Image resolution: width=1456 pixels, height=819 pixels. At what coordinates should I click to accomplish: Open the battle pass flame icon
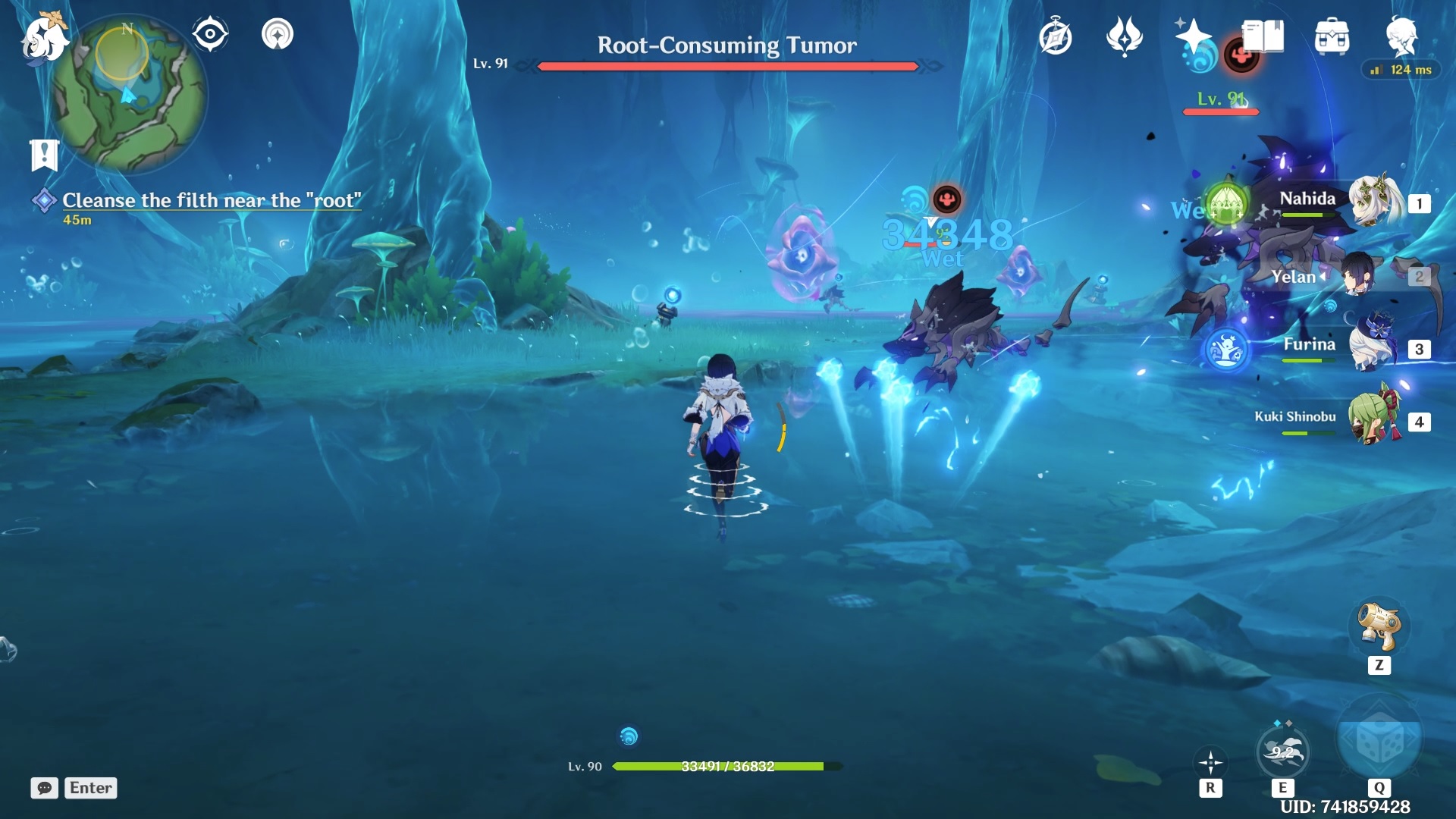pyautogui.click(x=1124, y=36)
